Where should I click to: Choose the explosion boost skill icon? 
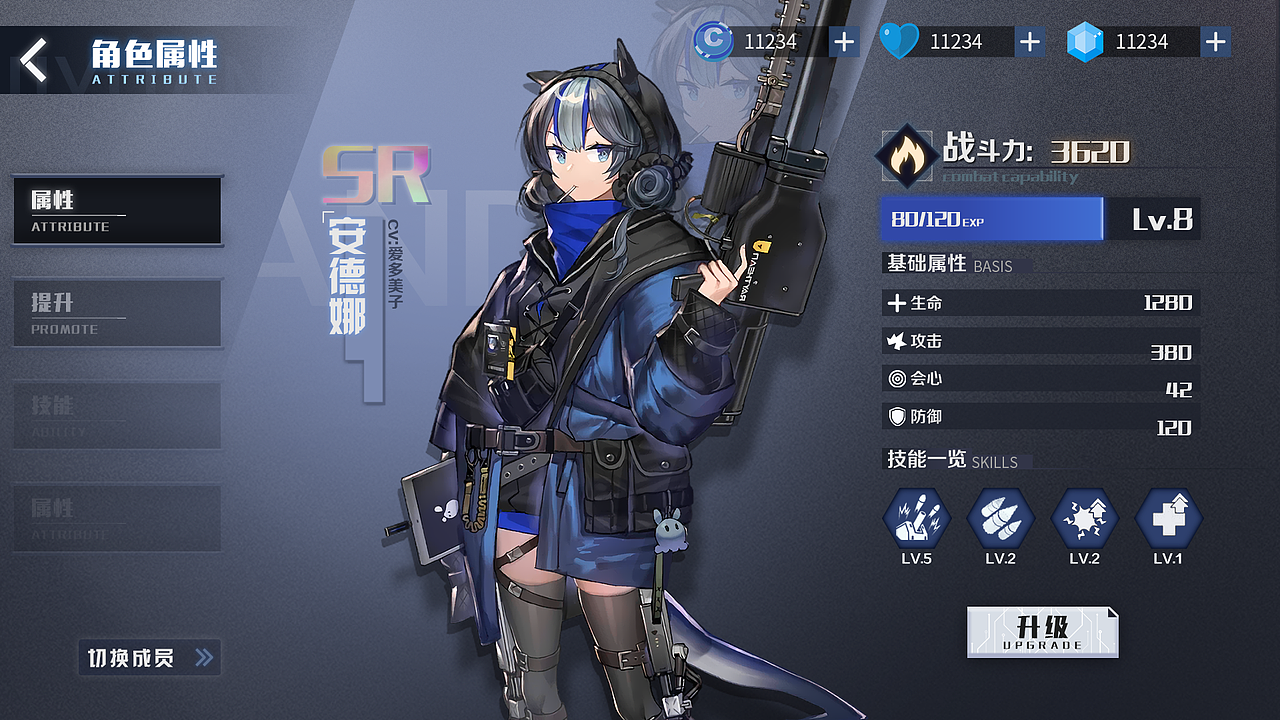point(1084,520)
